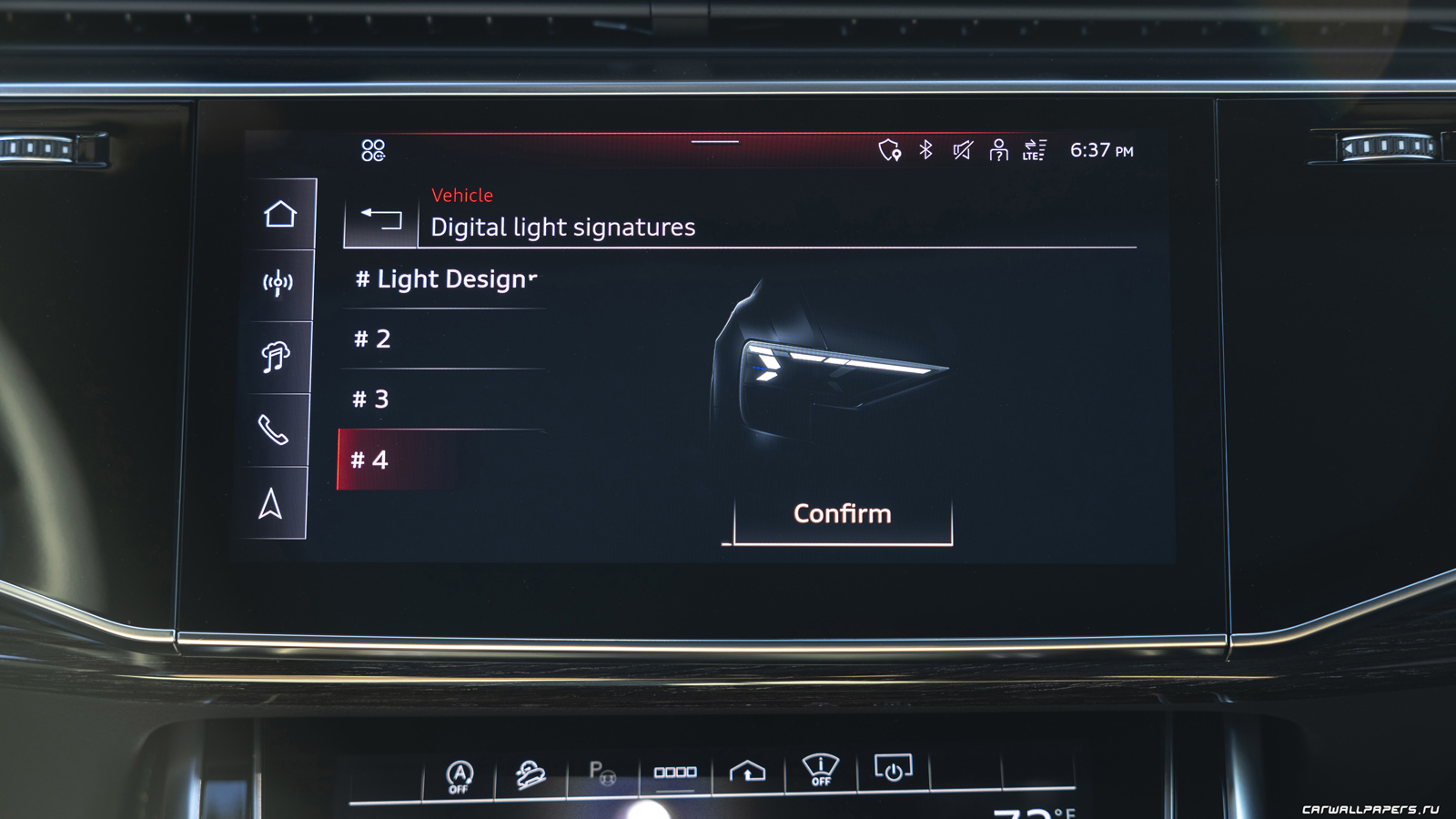Screen dimensions: 1456x819
Task: Open the four-circle menu icon at top
Action: [x=373, y=150]
